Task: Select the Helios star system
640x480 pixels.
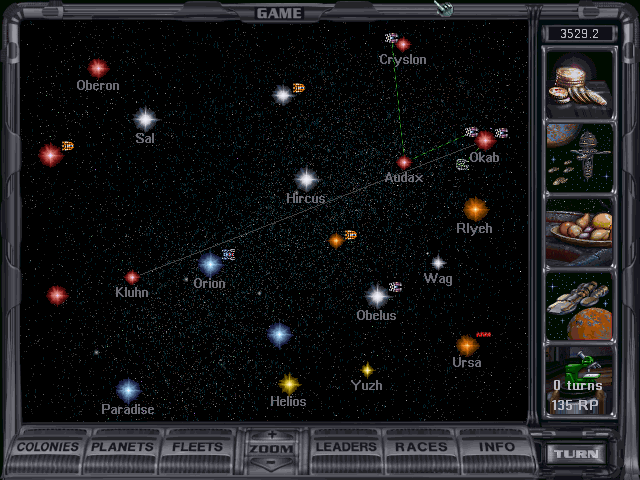Action: click(x=289, y=383)
